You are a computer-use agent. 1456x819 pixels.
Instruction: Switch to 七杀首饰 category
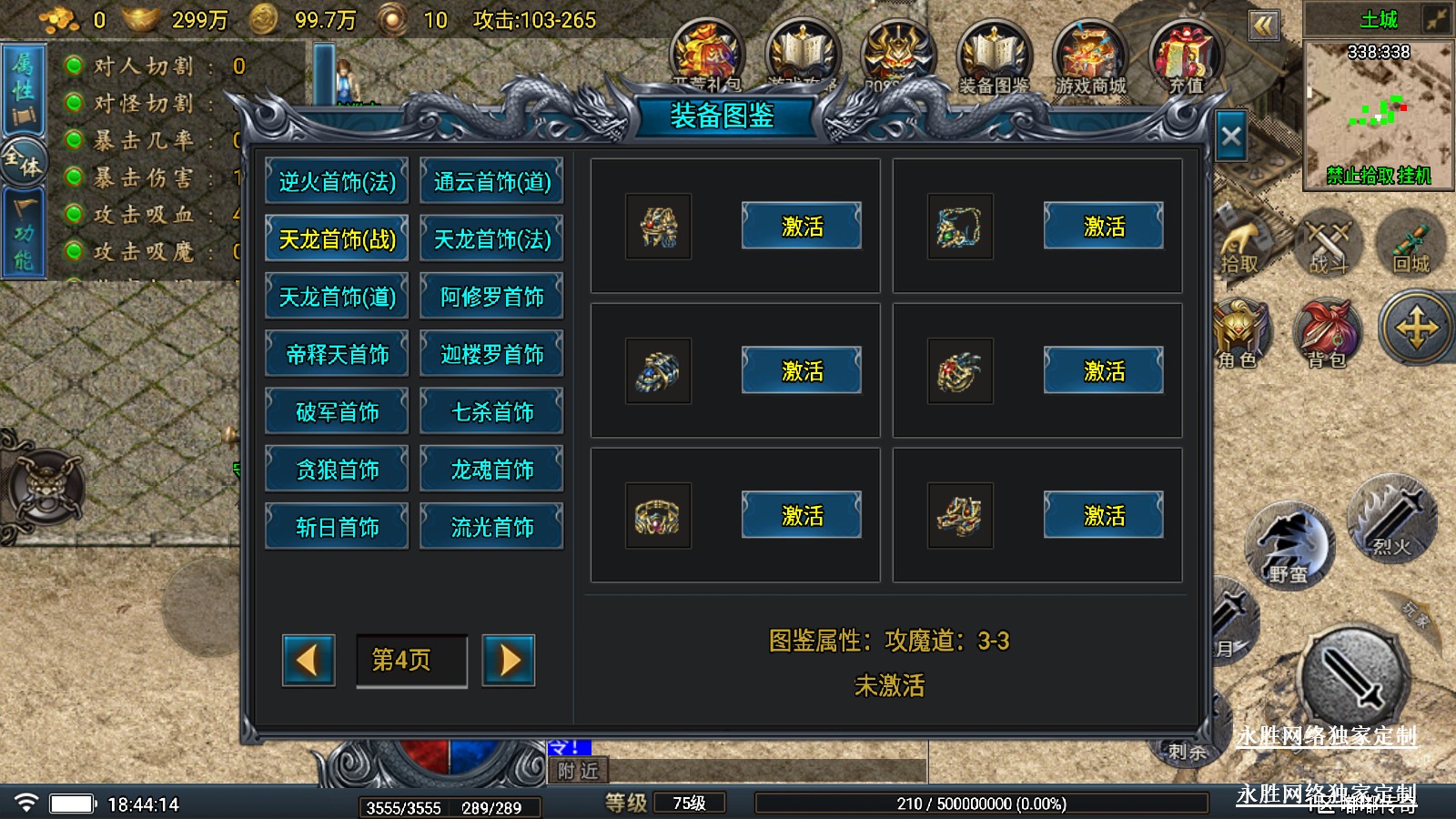point(491,412)
